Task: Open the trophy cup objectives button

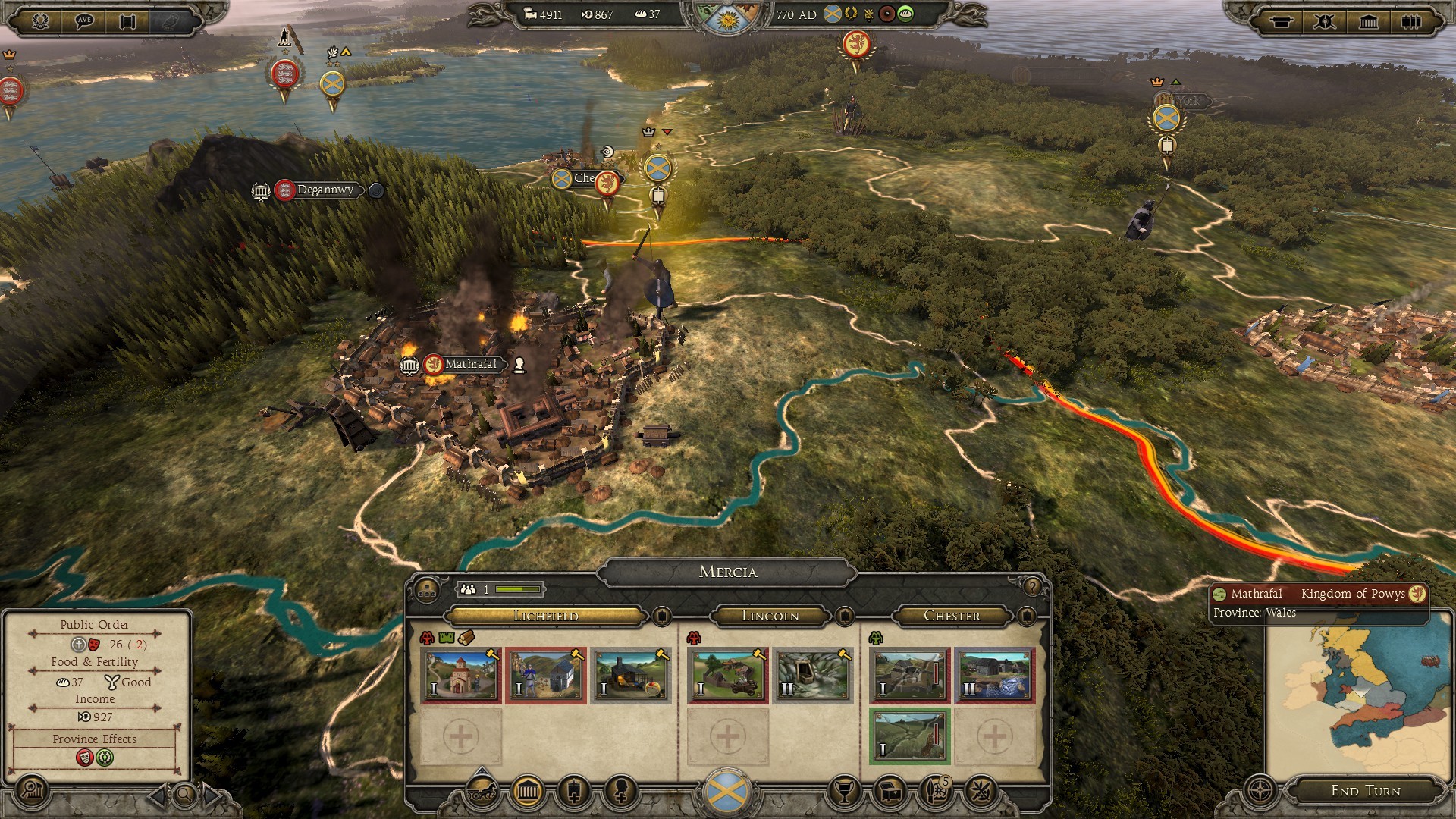Action: (843, 792)
